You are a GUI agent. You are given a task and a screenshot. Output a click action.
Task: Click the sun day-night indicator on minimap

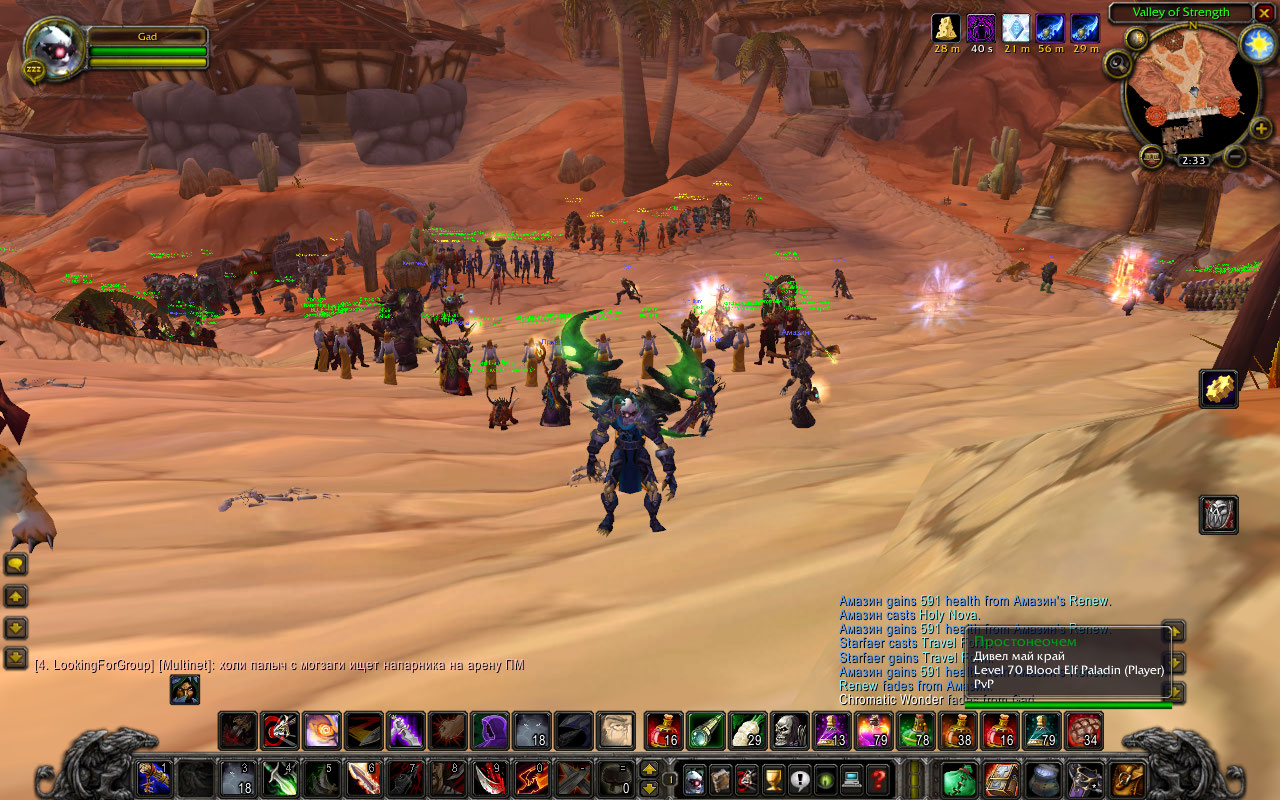click(x=1255, y=43)
